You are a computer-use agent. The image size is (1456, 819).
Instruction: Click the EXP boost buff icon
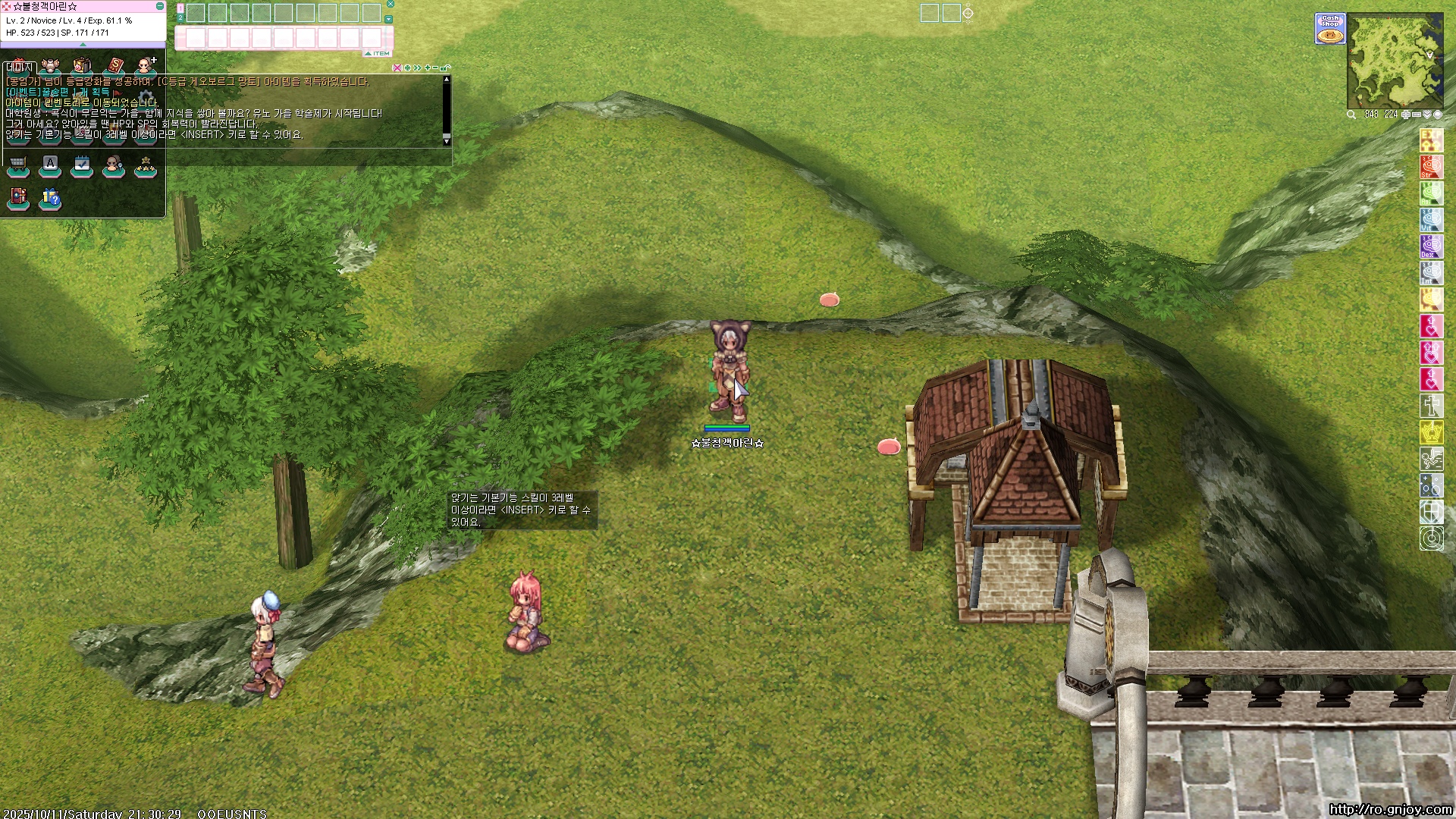[1431, 140]
